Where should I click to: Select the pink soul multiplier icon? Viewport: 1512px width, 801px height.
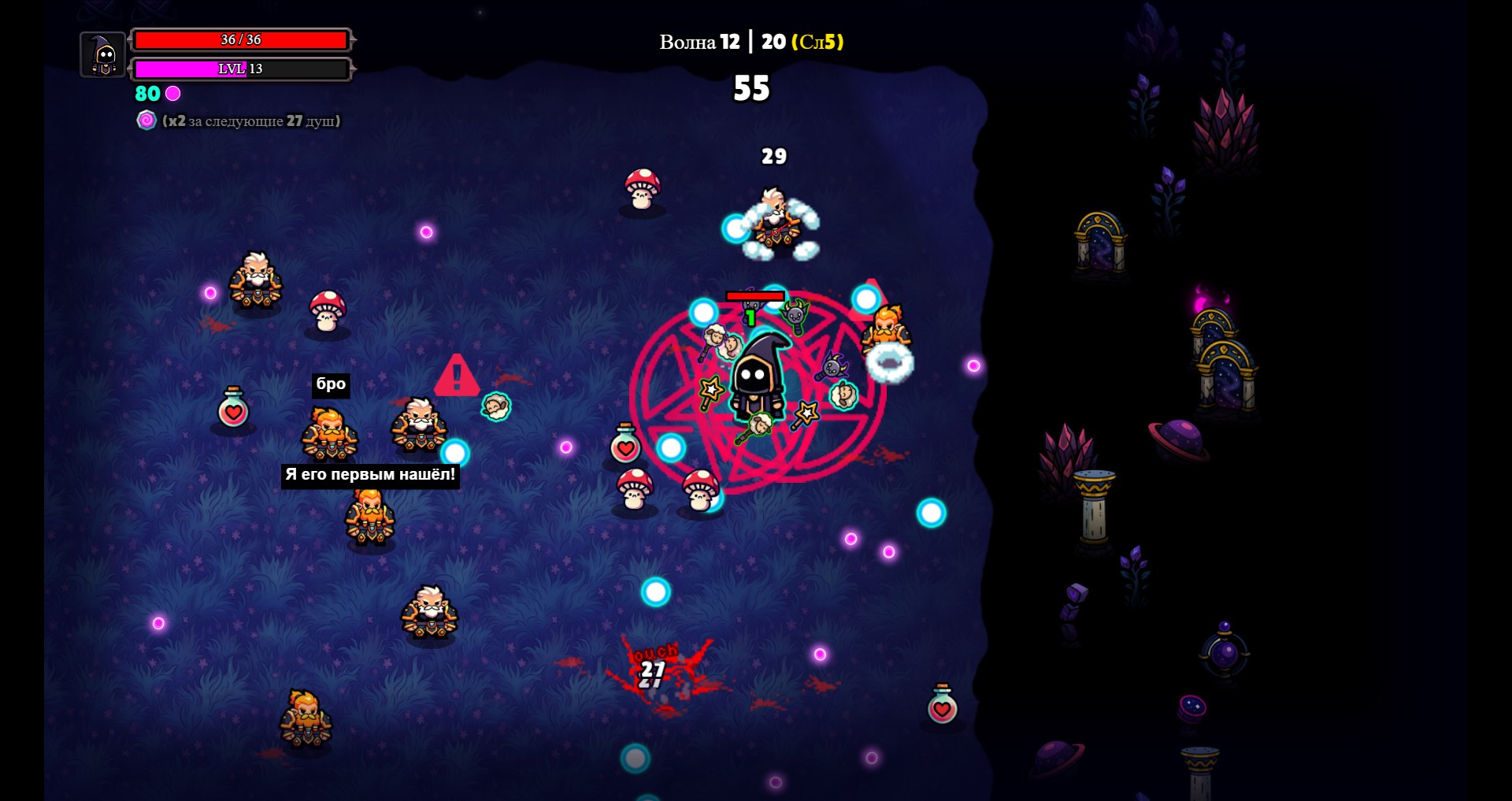tap(146, 121)
